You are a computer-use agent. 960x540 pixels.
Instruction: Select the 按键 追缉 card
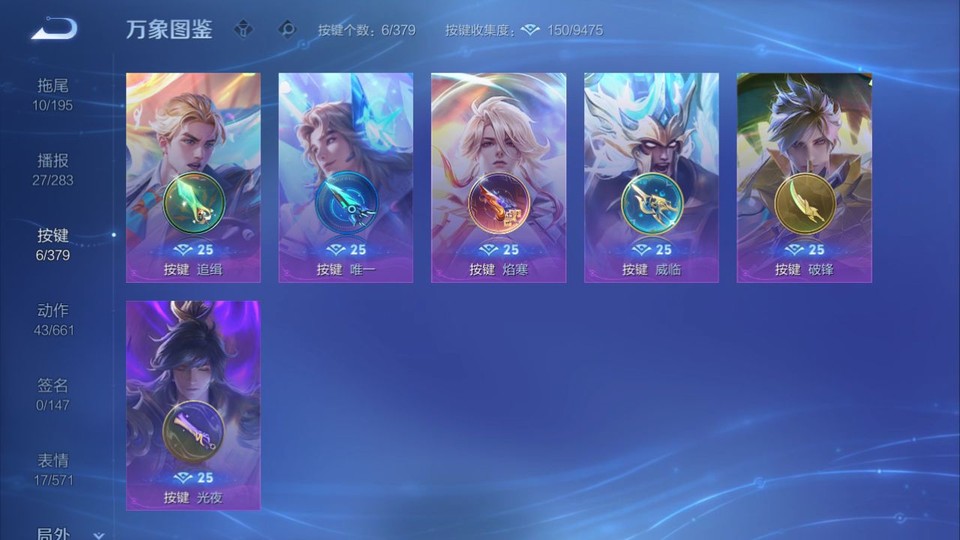click(x=193, y=177)
